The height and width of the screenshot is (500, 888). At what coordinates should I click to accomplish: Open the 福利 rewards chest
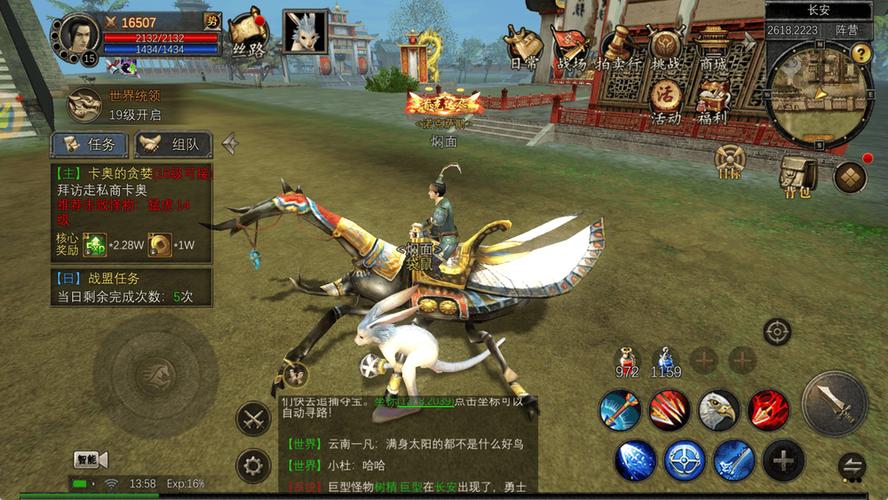point(712,101)
